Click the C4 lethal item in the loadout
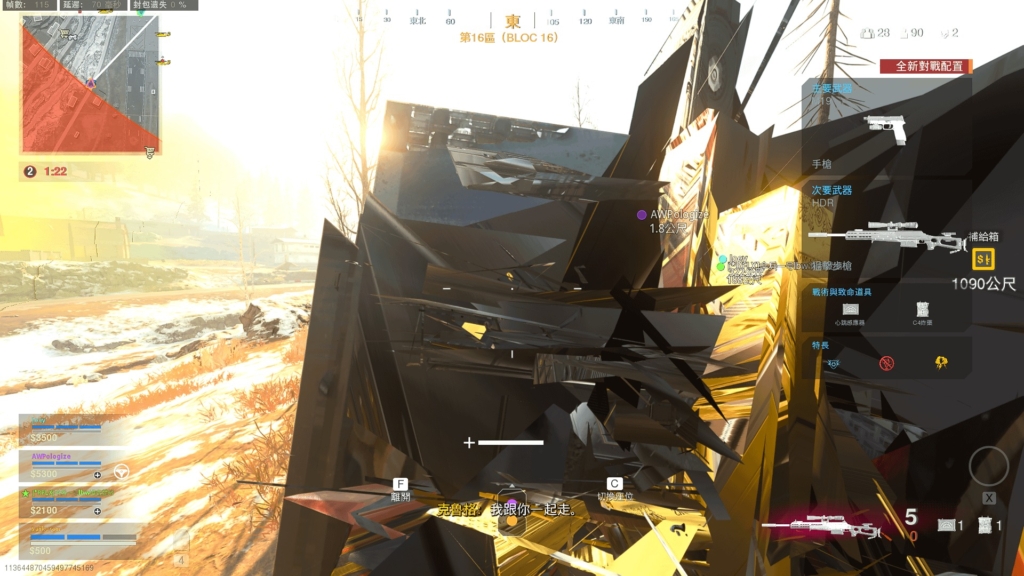Viewport: 1024px width, 576px height. tap(922, 311)
